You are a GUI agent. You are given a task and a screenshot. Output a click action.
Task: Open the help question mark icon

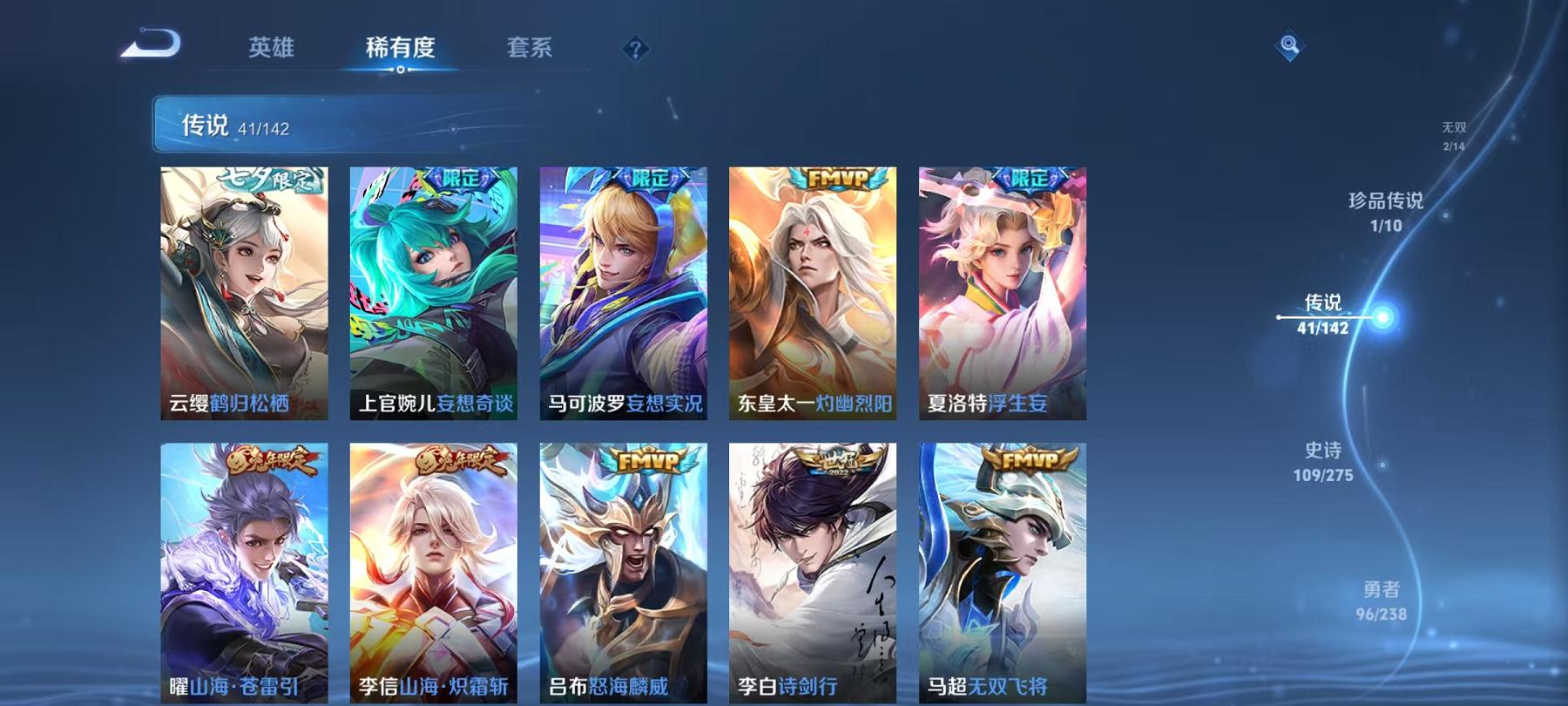(x=637, y=50)
